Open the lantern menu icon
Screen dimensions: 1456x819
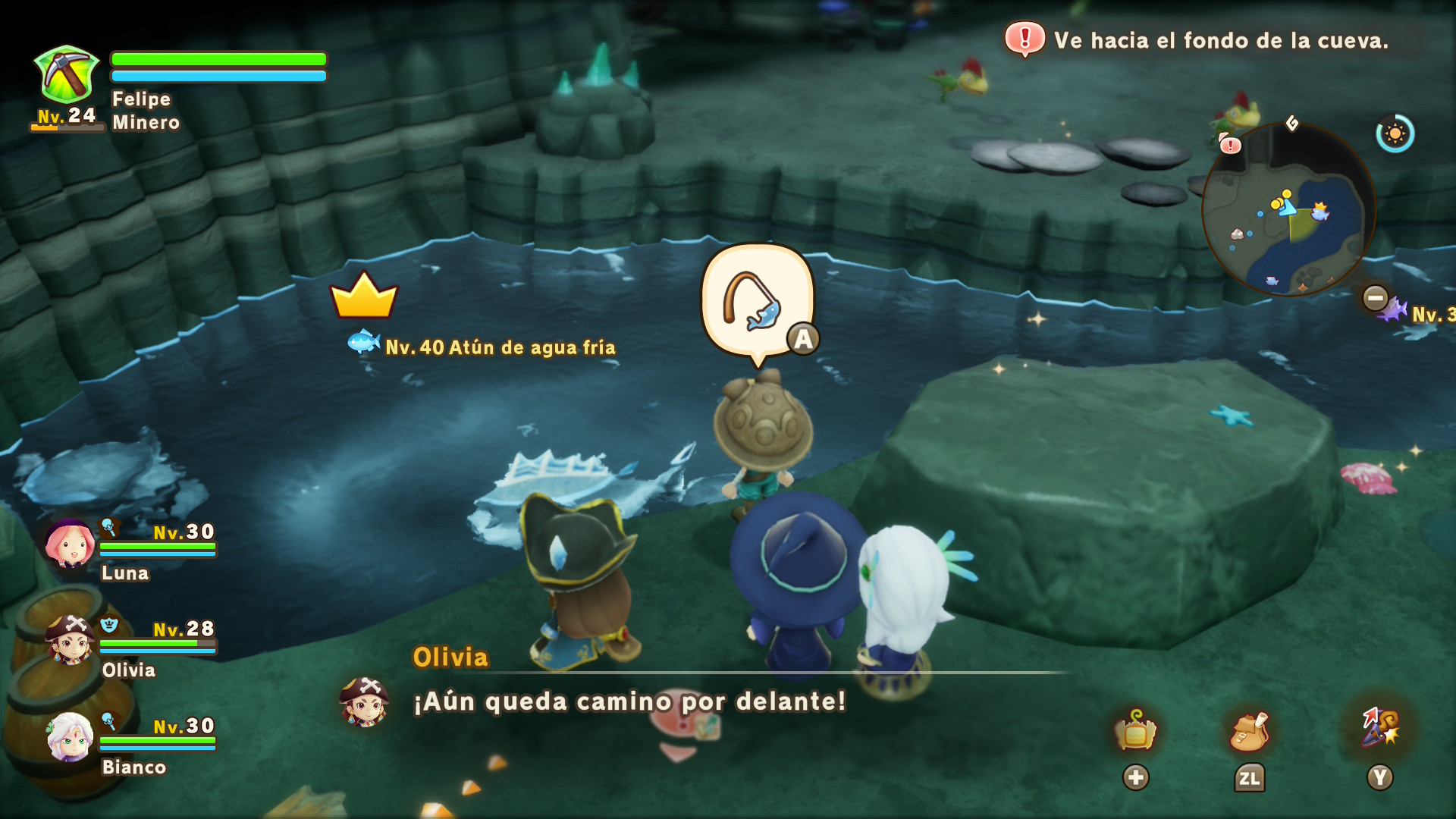1135,731
